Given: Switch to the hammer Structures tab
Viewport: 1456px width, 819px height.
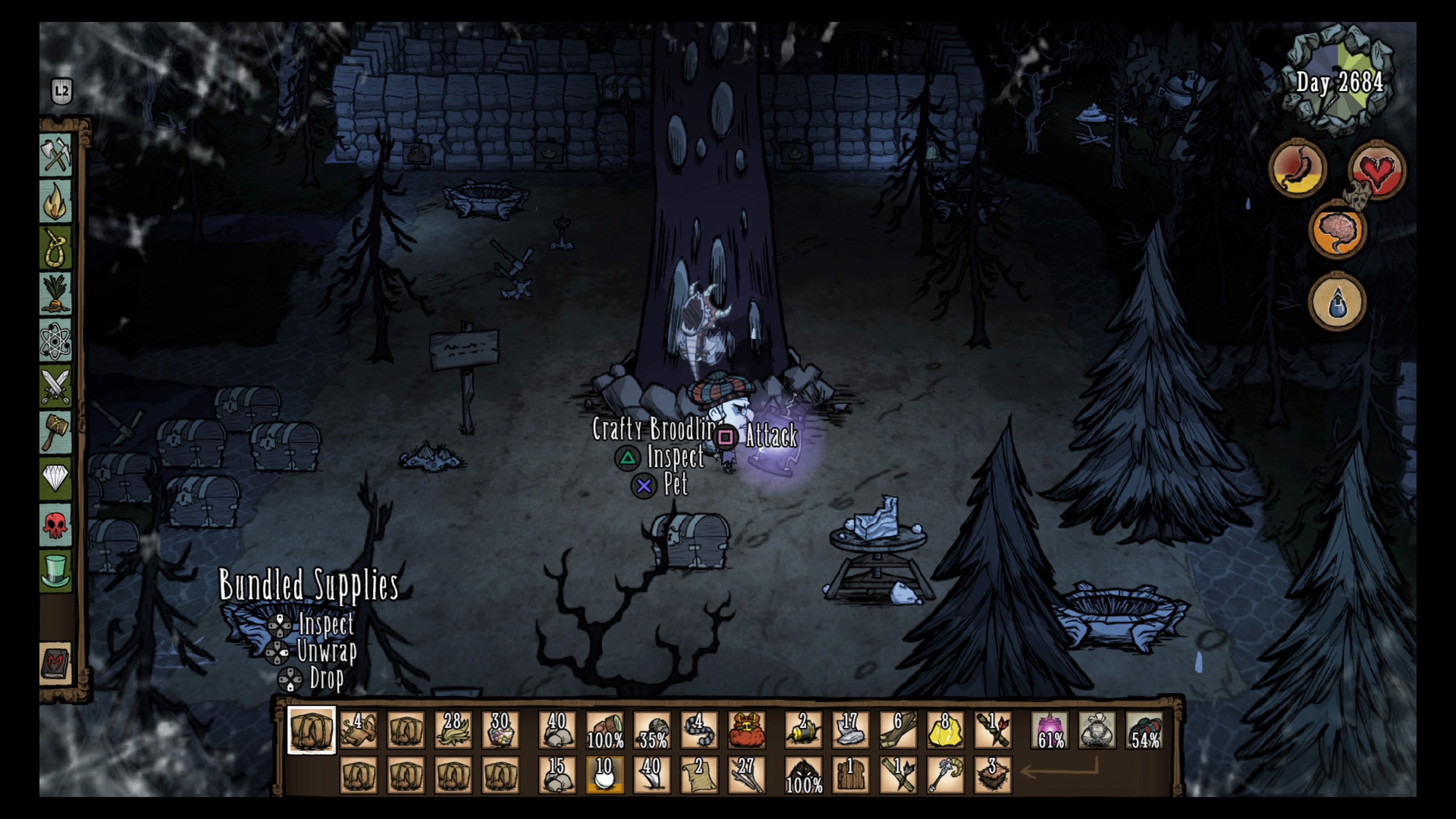Looking at the screenshot, I should [55, 432].
